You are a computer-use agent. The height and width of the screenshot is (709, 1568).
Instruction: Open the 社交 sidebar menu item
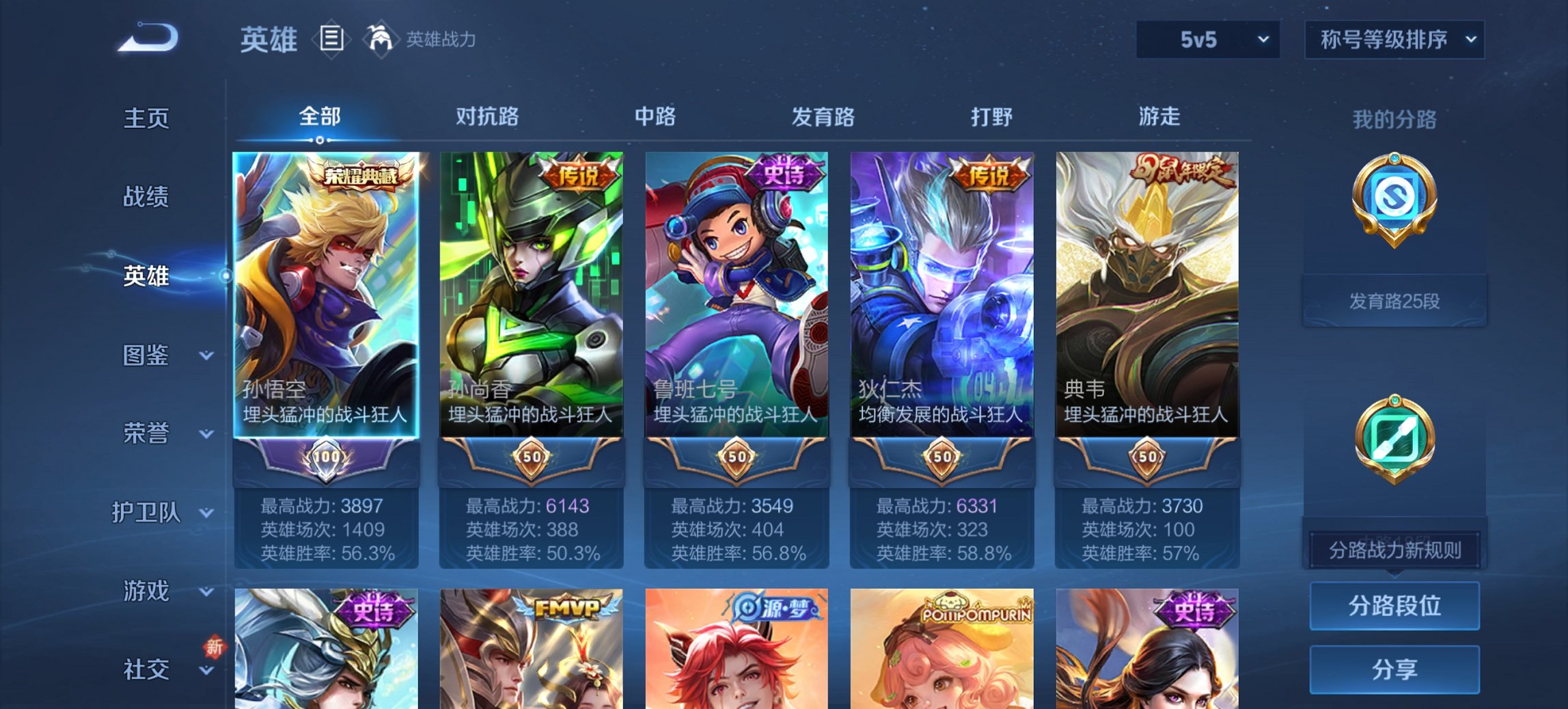(146, 669)
